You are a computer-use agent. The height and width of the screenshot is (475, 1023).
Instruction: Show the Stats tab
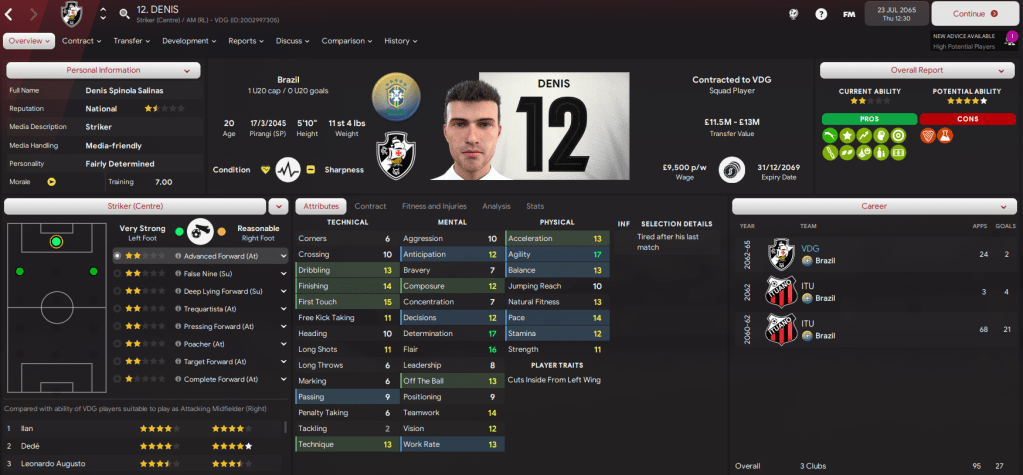click(x=535, y=206)
